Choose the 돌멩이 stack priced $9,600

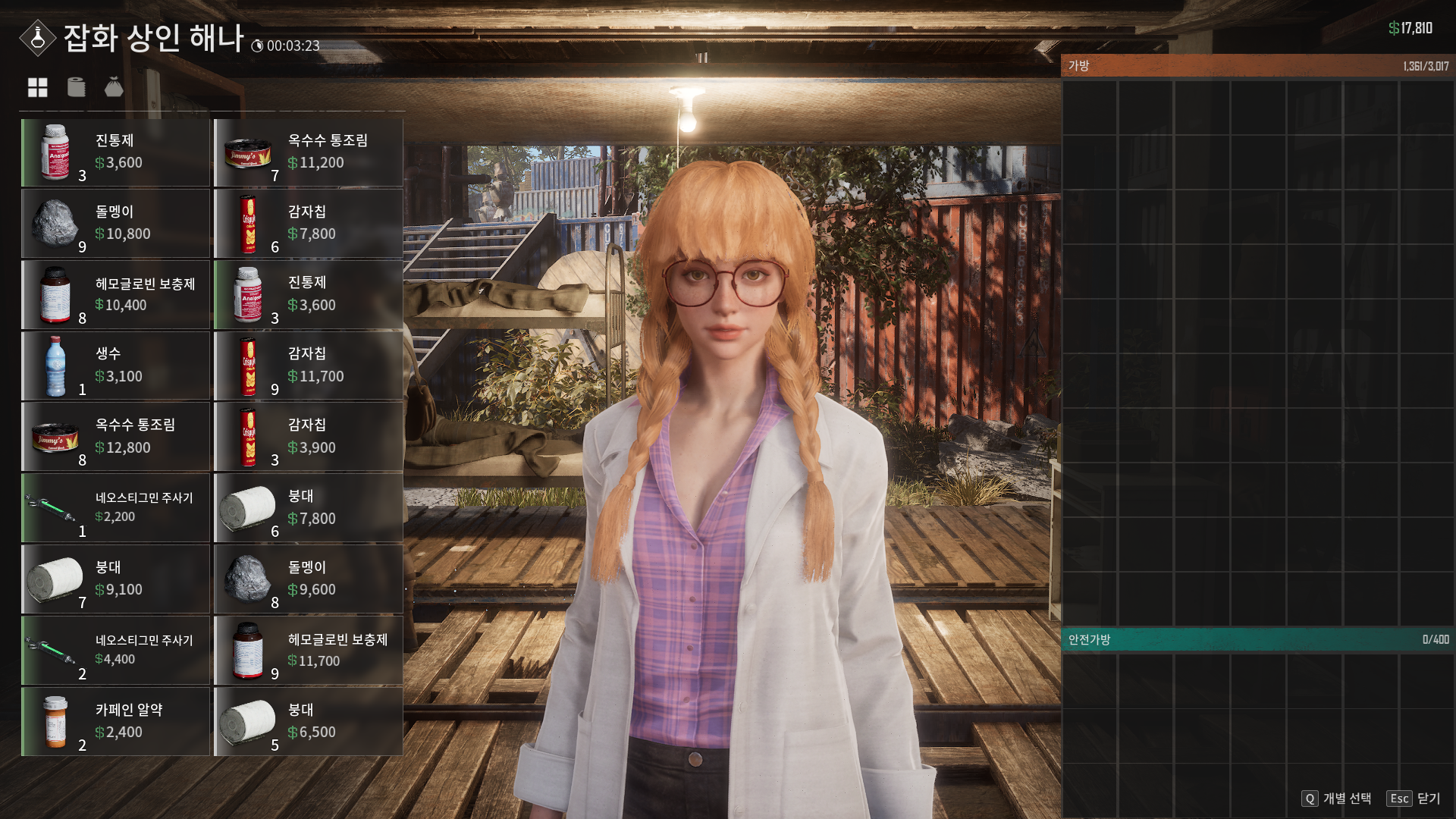coord(308,579)
